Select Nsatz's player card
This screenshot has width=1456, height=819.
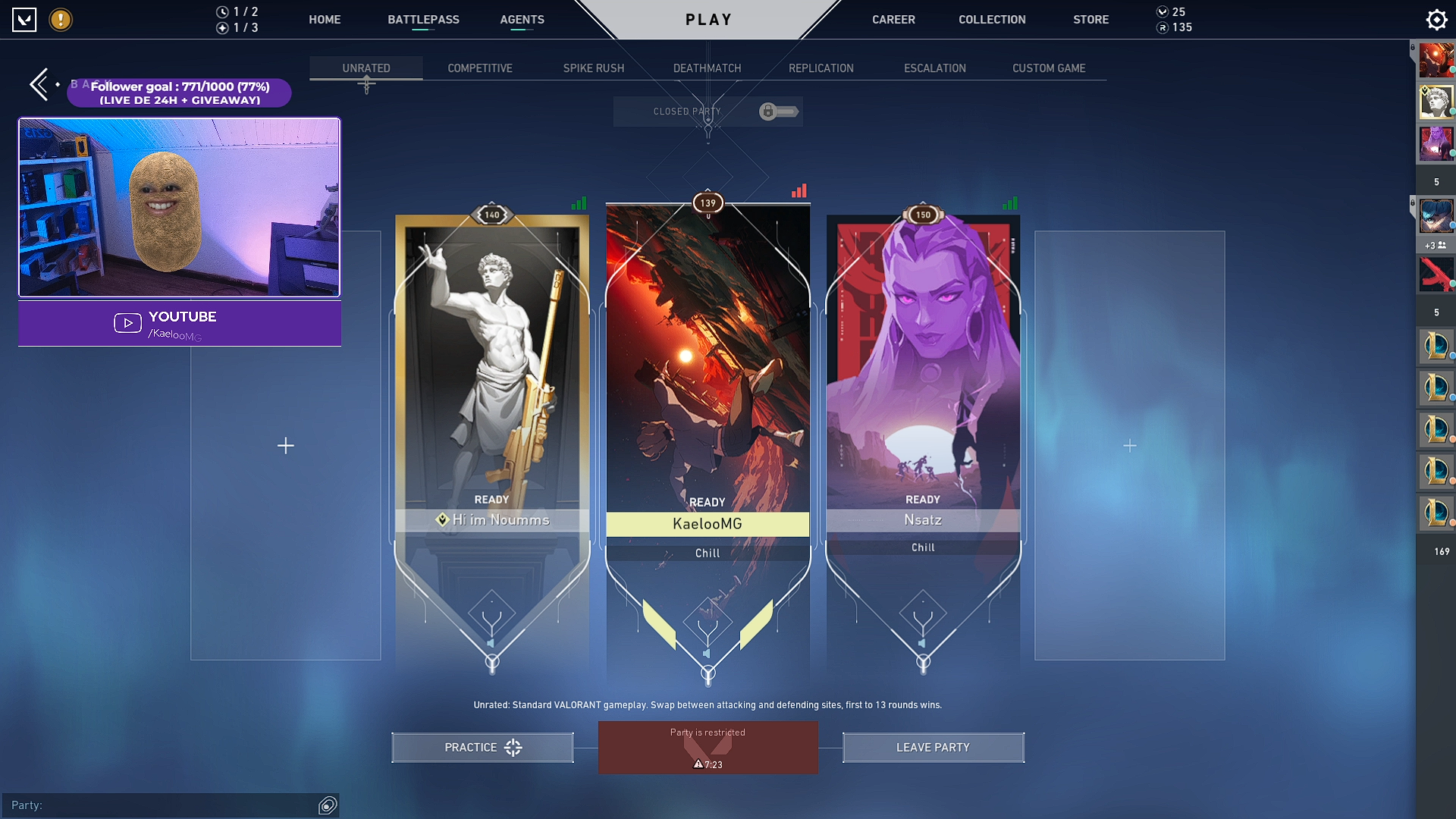coord(923,379)
